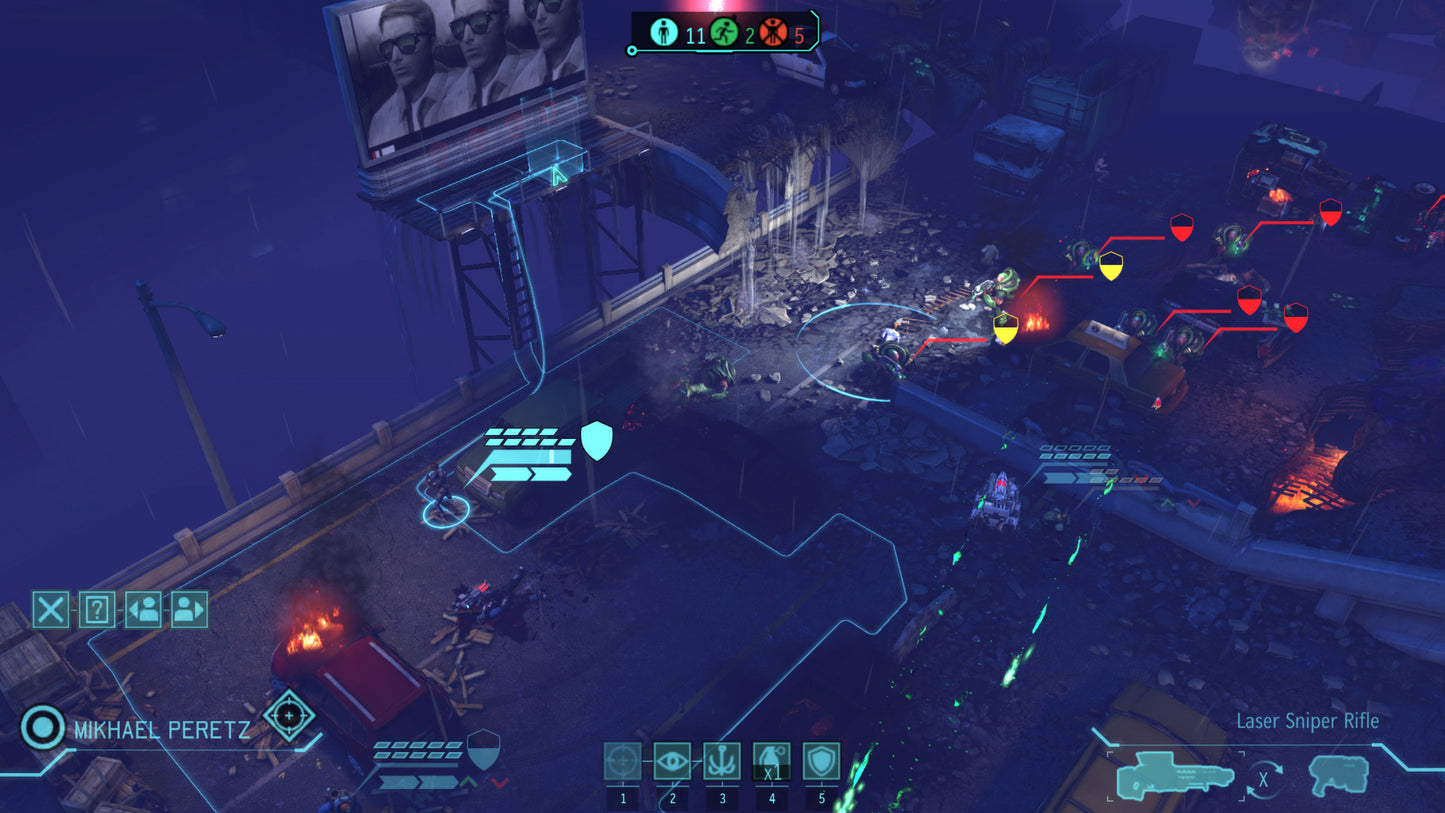Open the help panel via question mark icon
This screenshot has width=1445, height=813.
point(96,609)
